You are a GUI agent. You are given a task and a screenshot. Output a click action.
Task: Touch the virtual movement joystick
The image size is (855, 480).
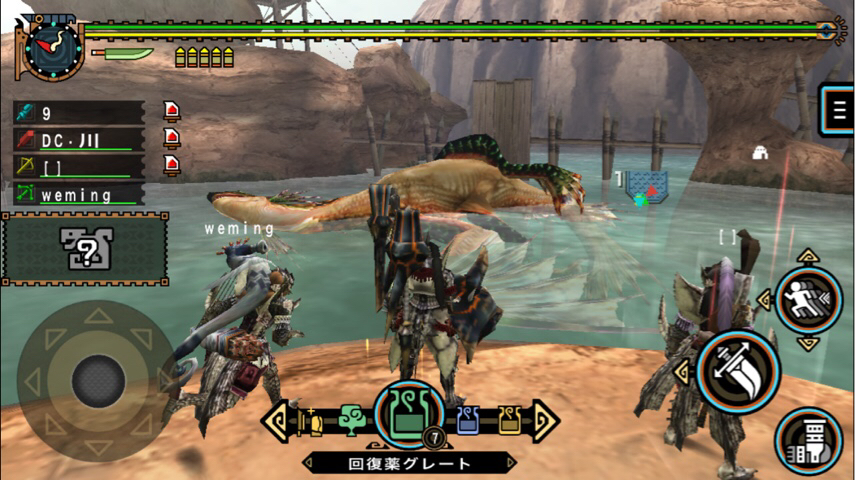98,378
